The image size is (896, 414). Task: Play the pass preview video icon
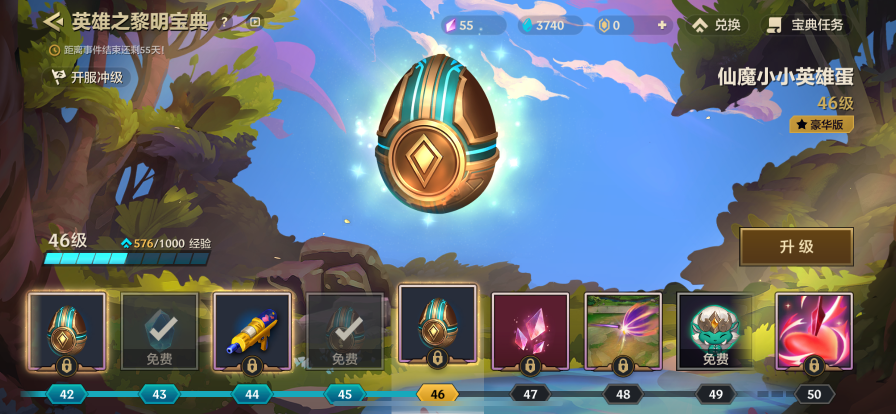(x=254, y=21)
